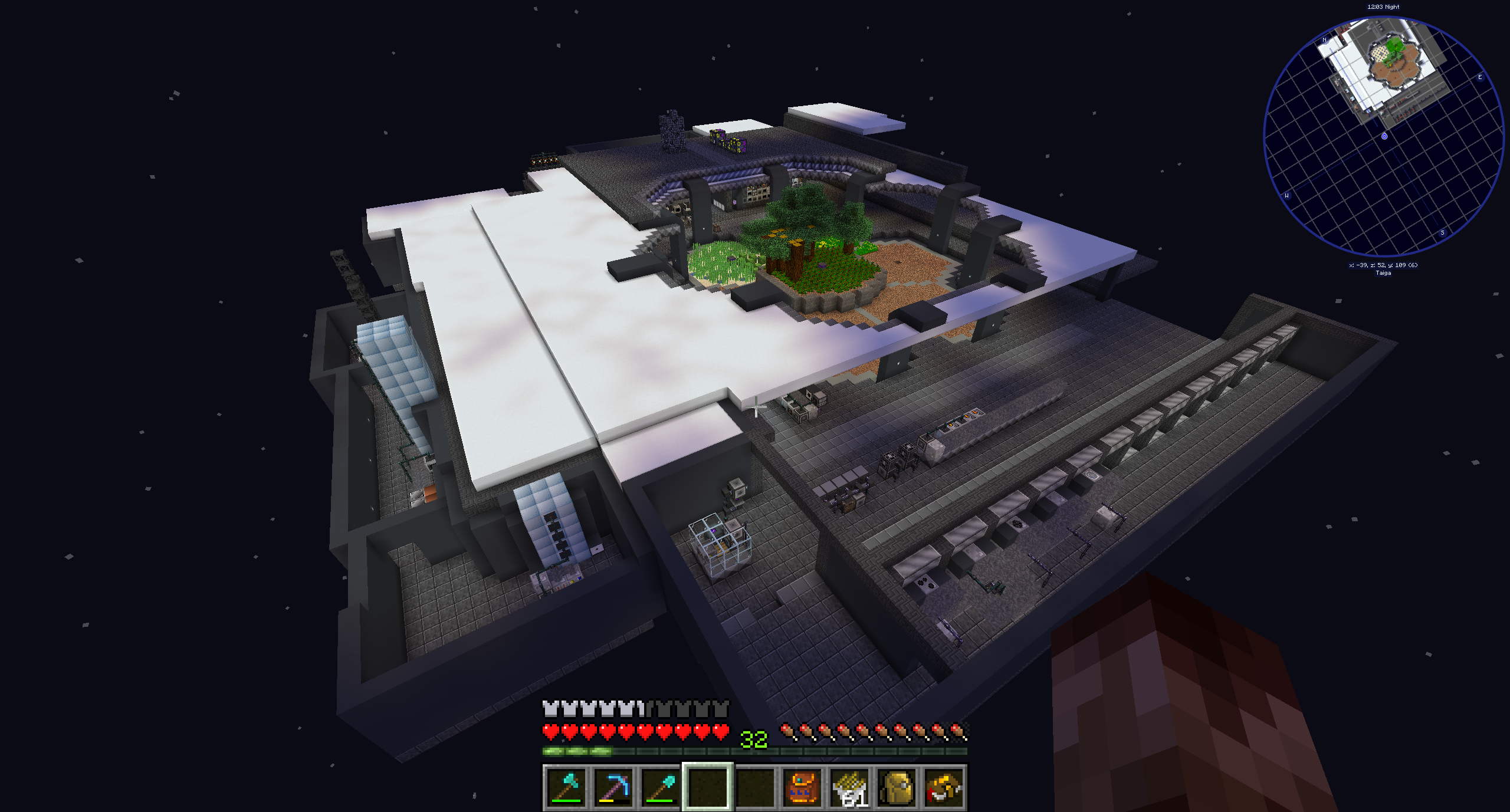The height and width of the screenshot is (812, 1510).
Task: Pick the golden backpack hotbar slot
Action: coord(897,787)
